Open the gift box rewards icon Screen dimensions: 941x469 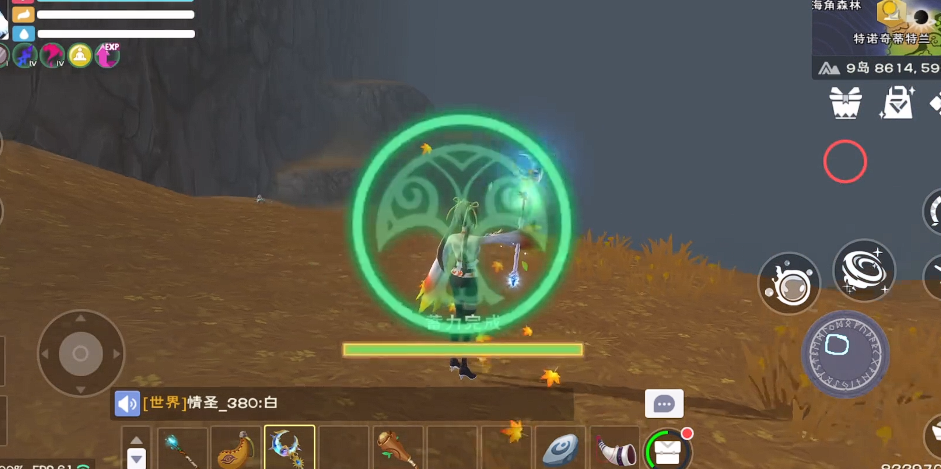tap(845, 101)
